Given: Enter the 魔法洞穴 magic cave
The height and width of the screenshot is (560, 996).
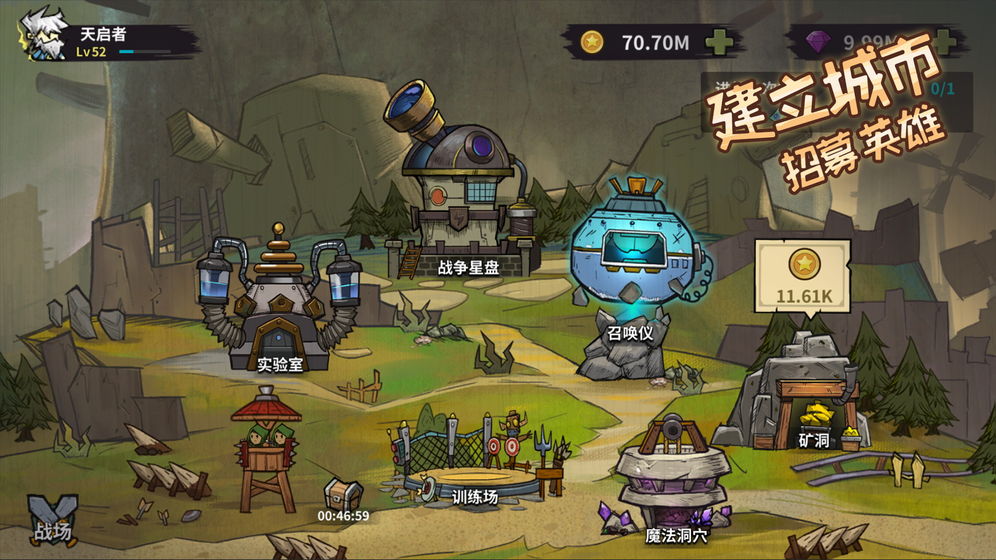Looking at the screenshot, I should click(666, 480).
